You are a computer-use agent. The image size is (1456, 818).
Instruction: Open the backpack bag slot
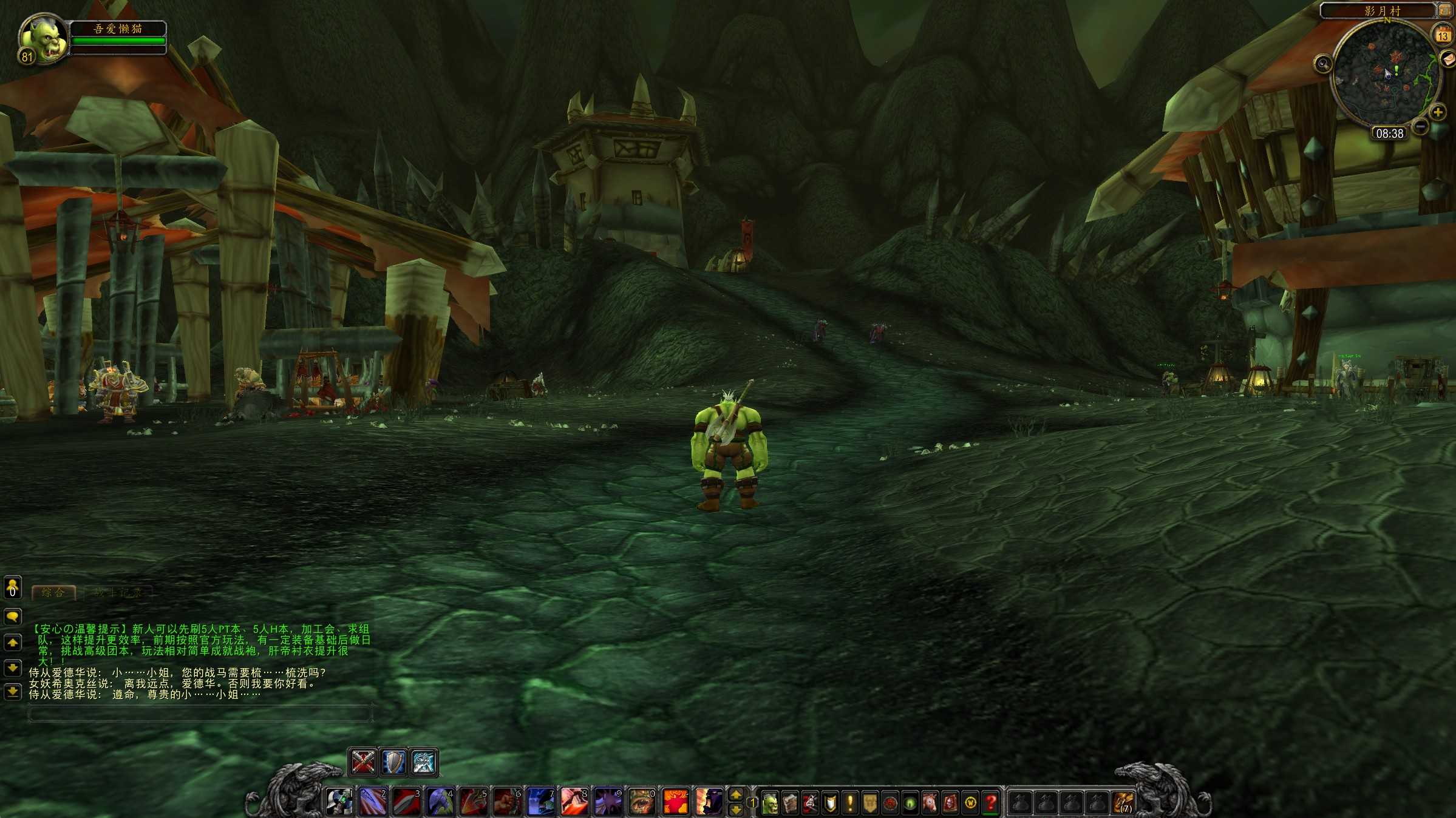click(x=1123, y=803)
